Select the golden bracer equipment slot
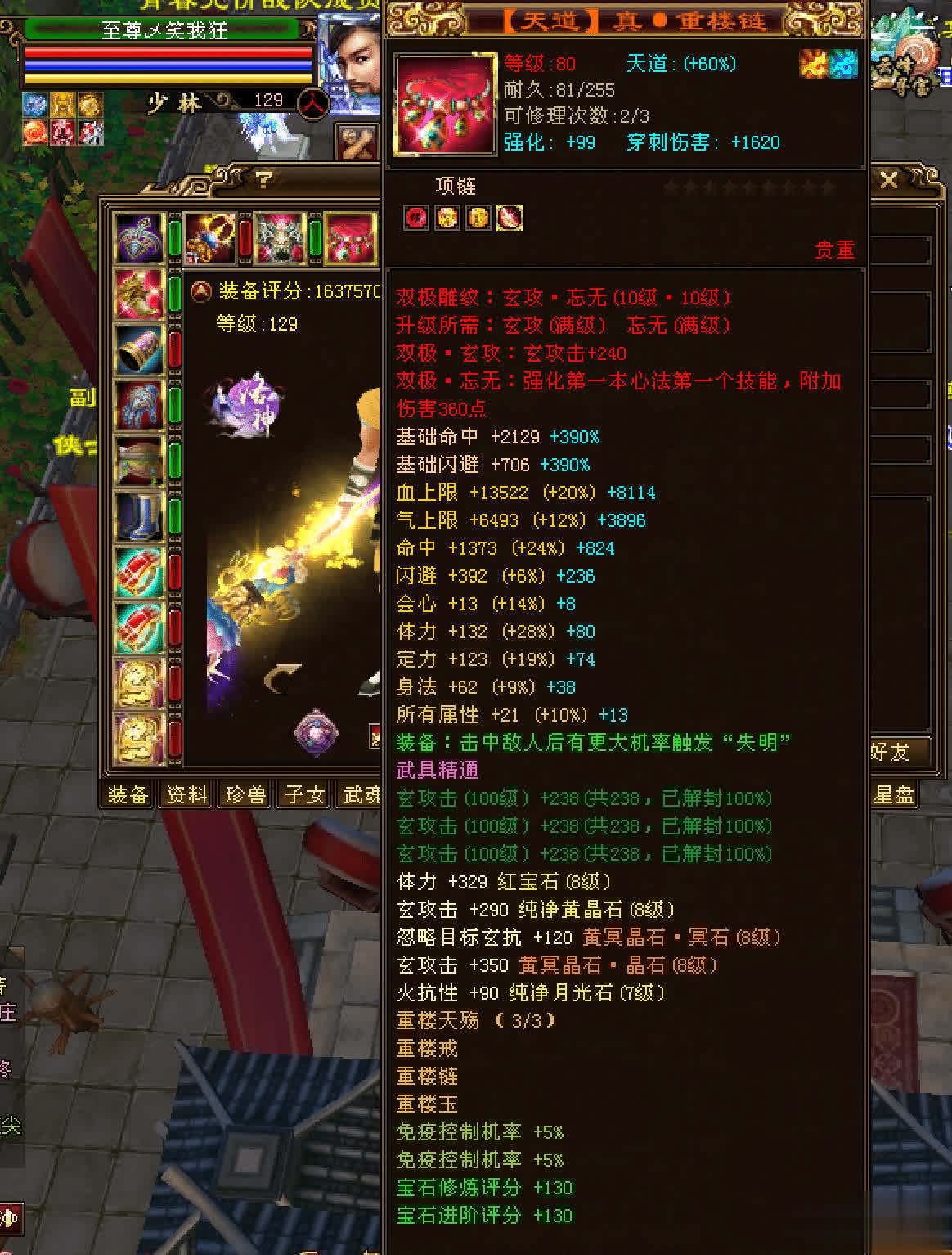This screenshot has height=1255, width=952. pos(139,350)
